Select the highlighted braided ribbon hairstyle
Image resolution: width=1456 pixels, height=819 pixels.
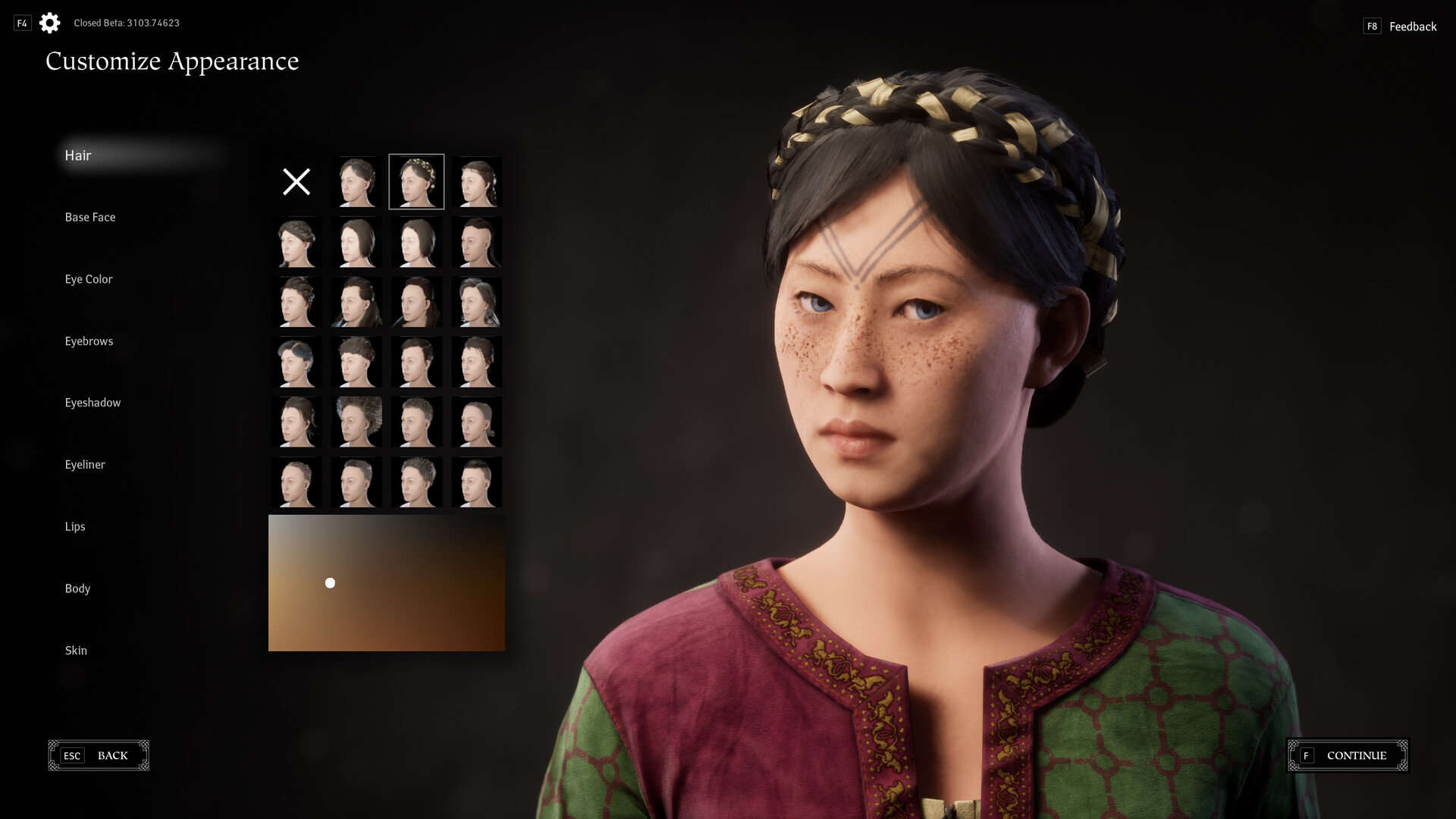(x=416, y=182)
